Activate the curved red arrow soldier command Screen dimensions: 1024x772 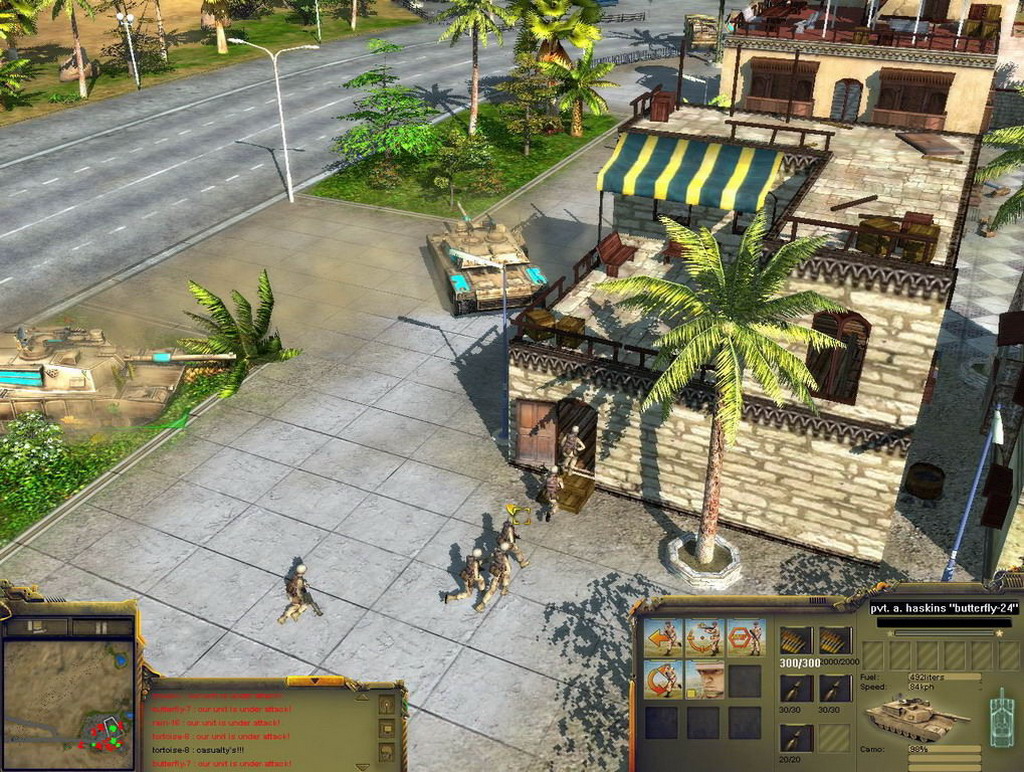(x=662, y=679)
